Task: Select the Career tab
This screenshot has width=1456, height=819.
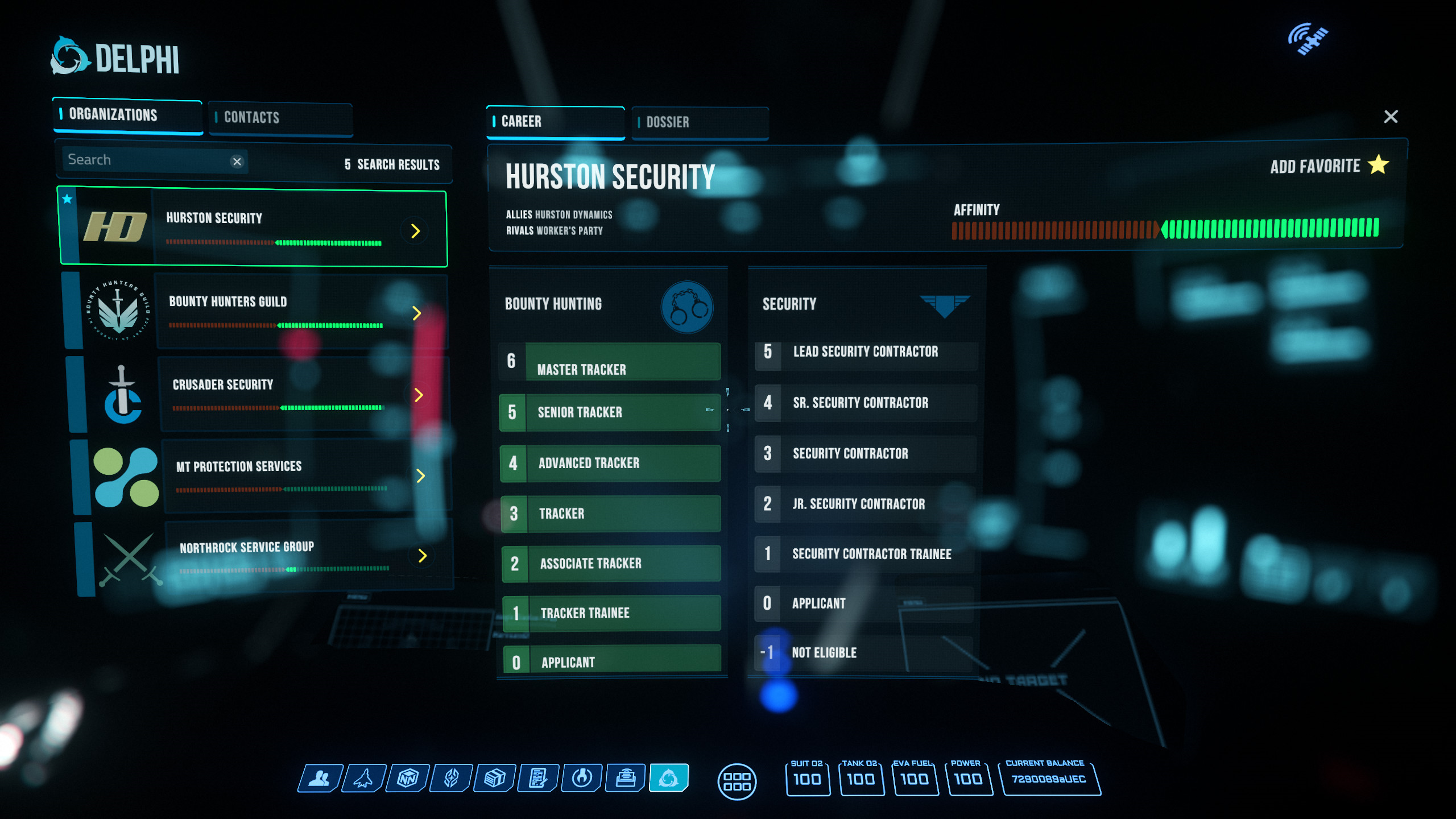Action: 555,122
